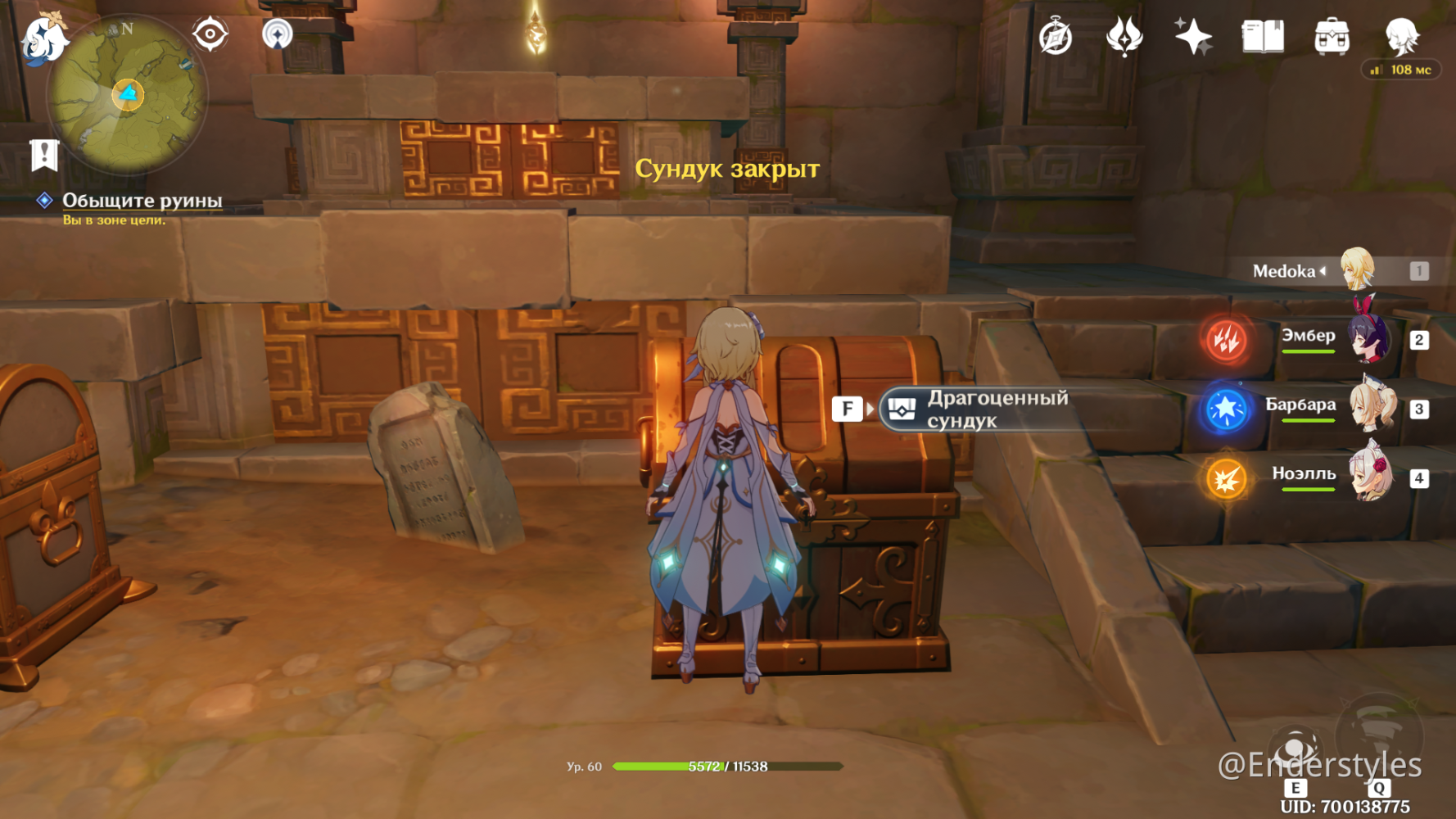Open the inventory backpack

point(1334,36)
